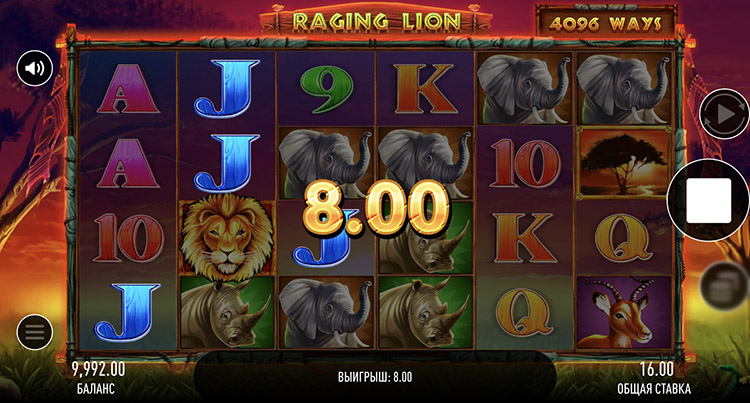Open the hamburger menu
This screenshot has height=403, width=750.
[x=34, y=332]
